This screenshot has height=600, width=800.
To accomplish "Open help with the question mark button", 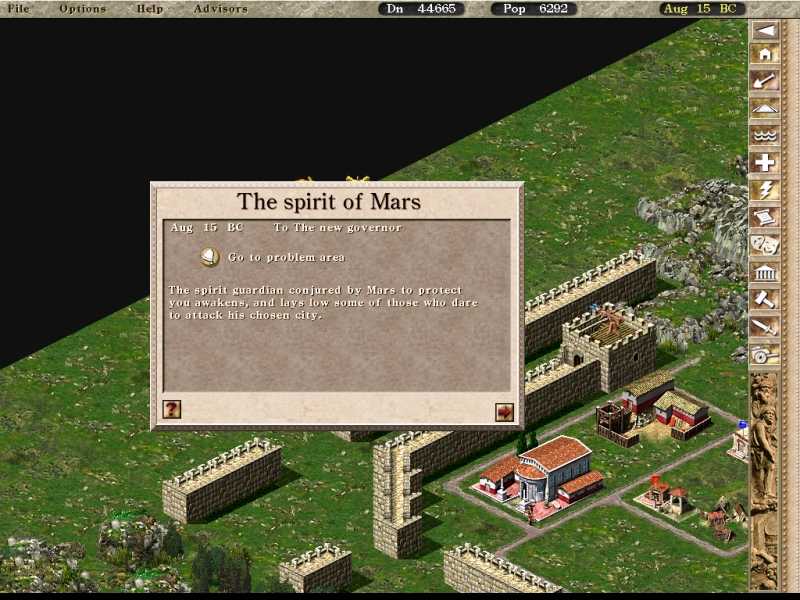I will [x=172, y=409].
